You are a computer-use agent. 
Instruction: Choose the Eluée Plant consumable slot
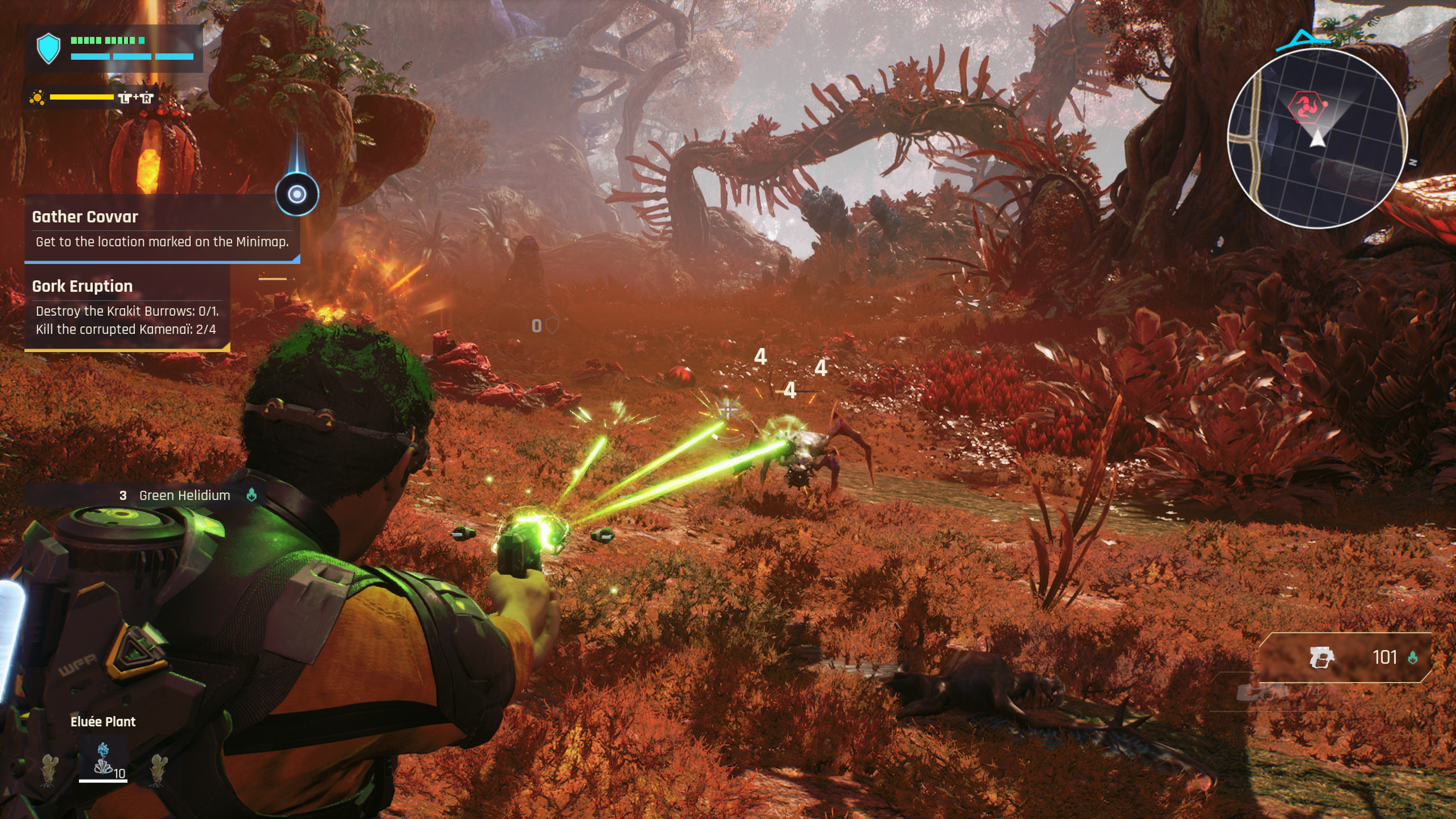click(x=103, y=760)
